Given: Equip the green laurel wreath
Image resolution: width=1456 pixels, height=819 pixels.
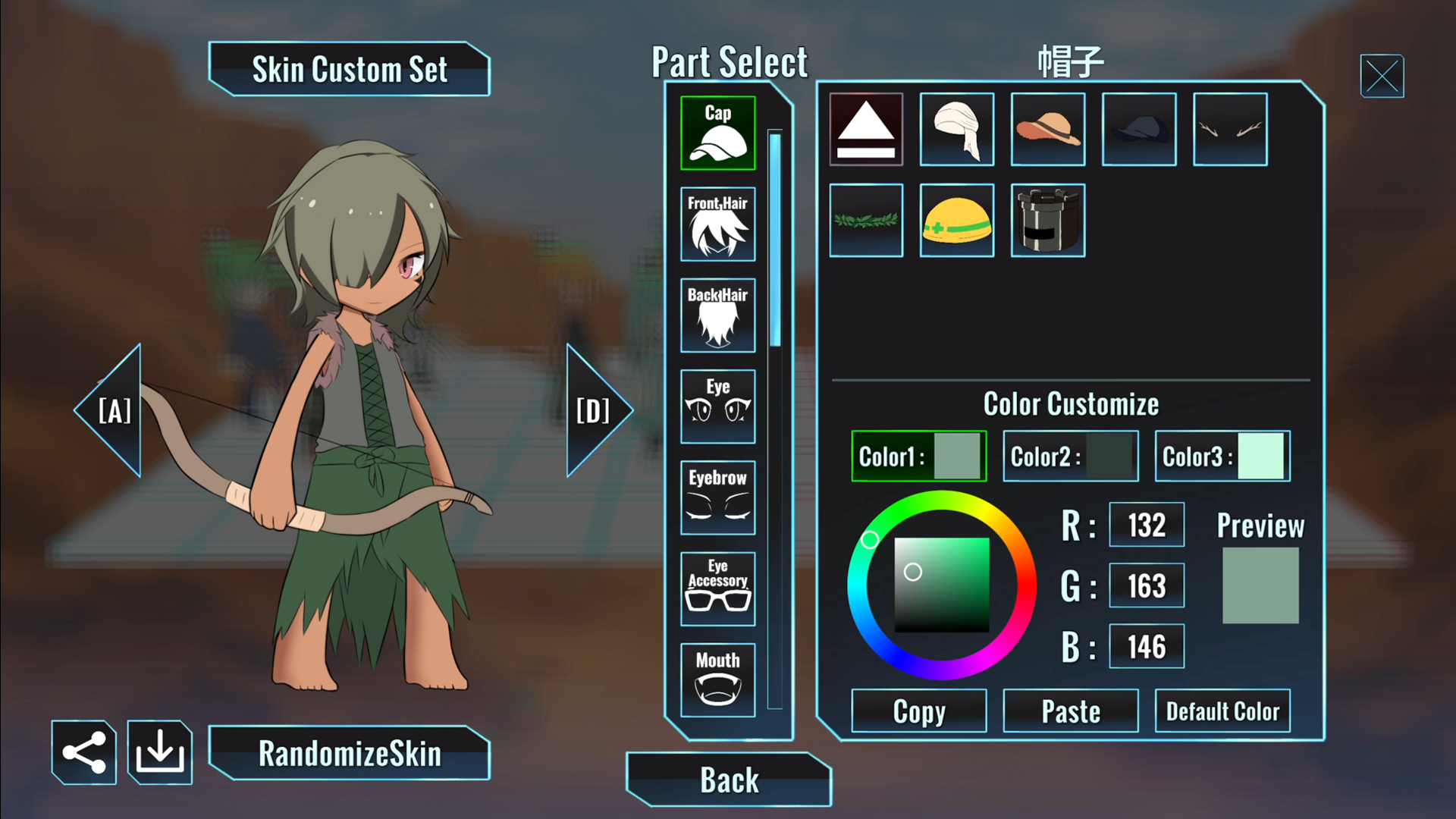Looking at the screenshot, I should [866, 221].
